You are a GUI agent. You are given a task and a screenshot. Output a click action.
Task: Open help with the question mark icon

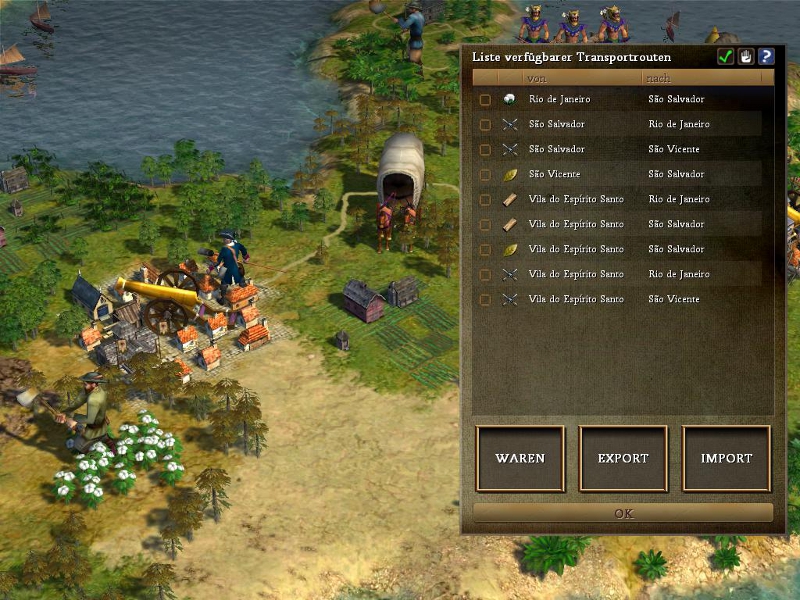click(766, 57)
